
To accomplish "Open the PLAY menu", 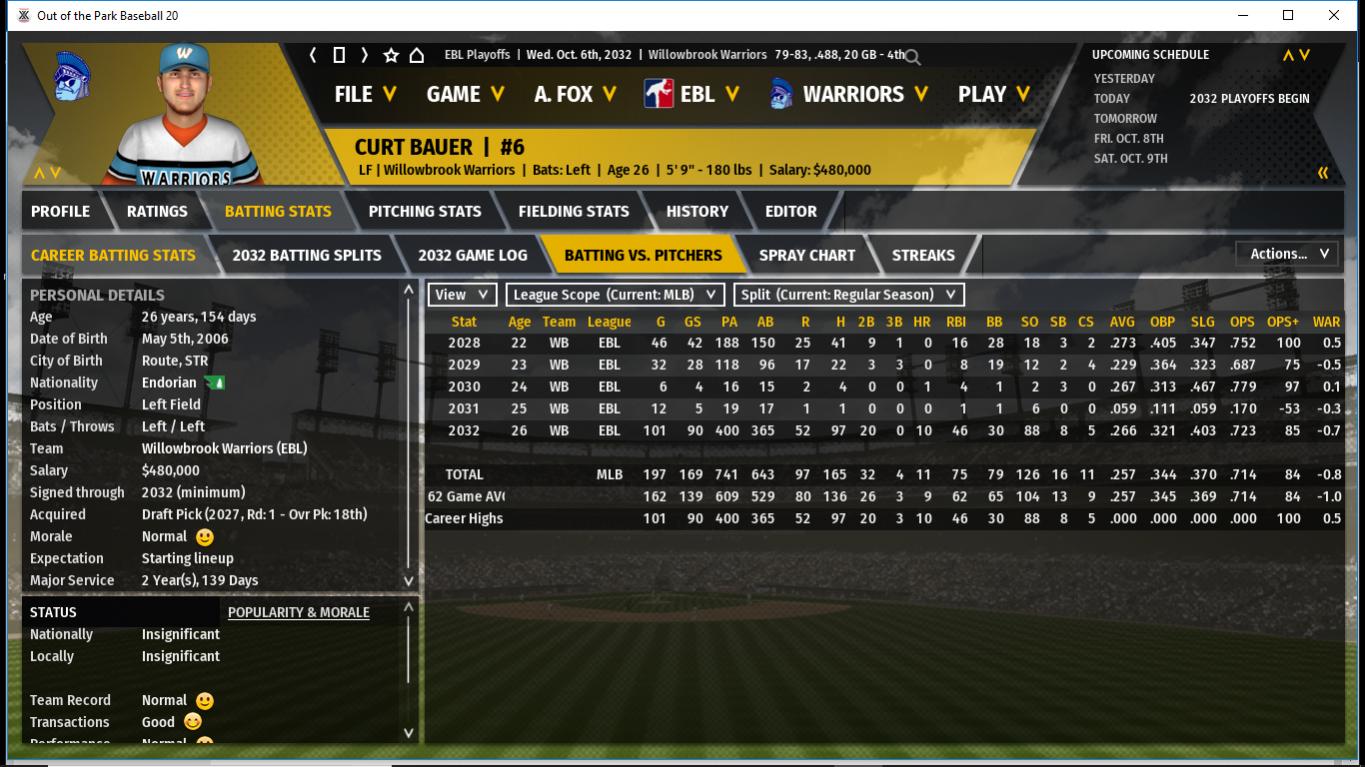I will click(993, 94).
